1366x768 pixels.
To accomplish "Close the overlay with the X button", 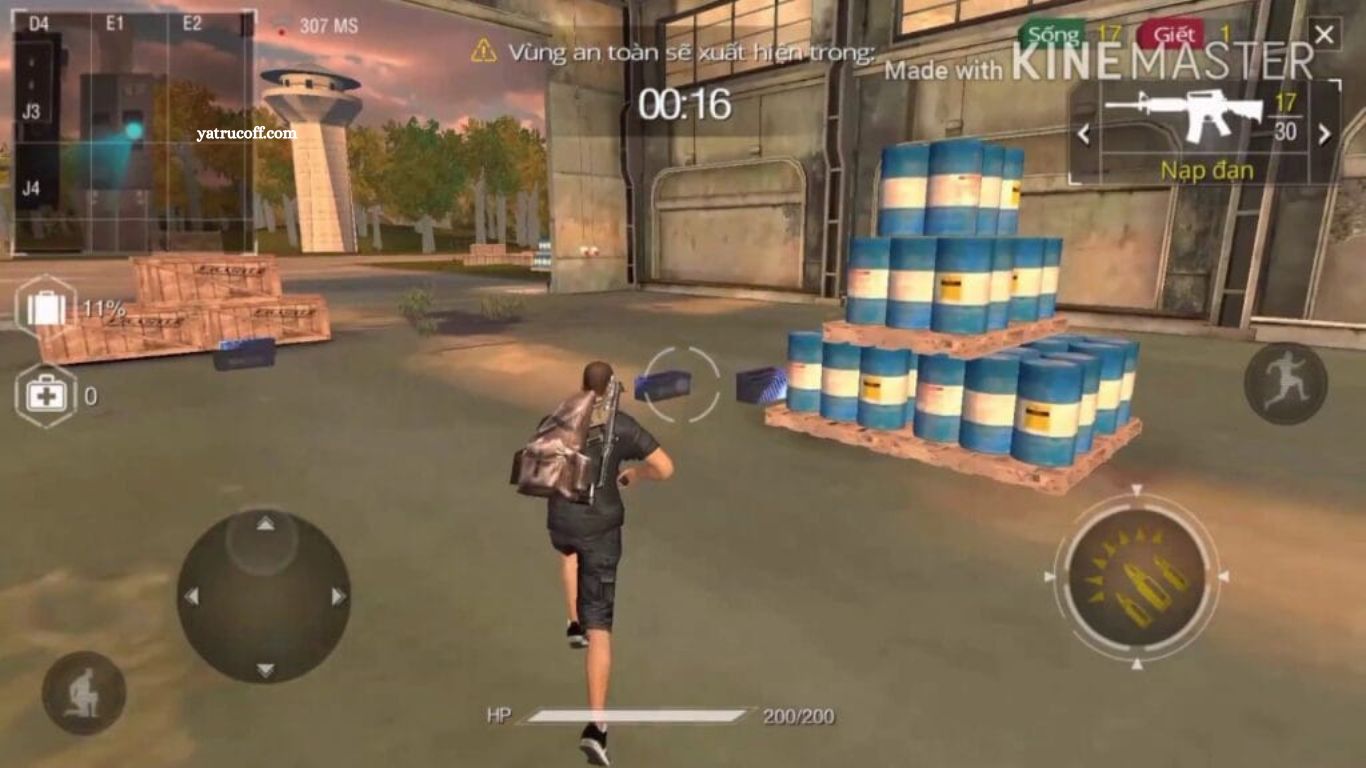I will coord(1324,36).
